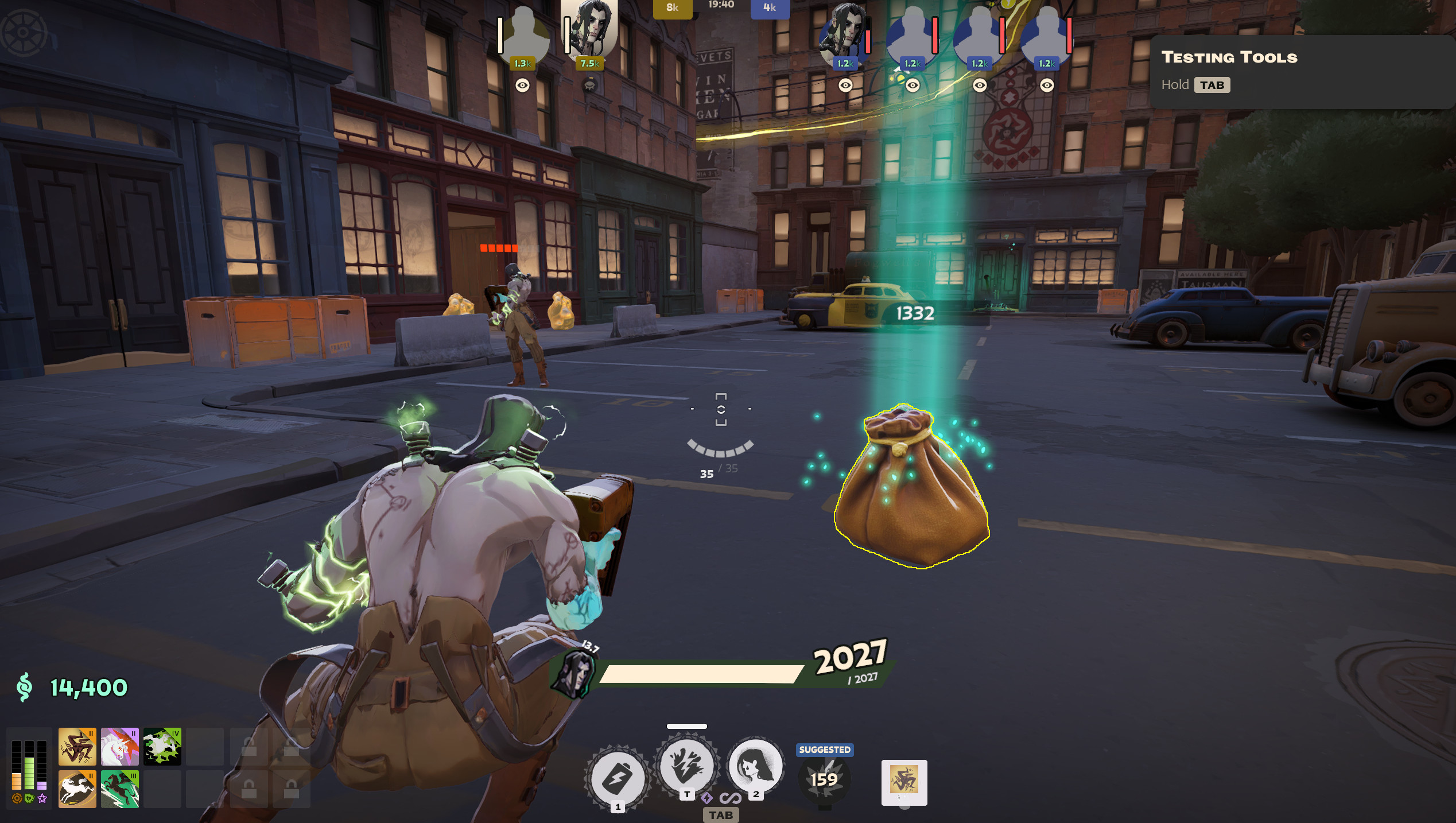Viewport: 1456px width, 823px height.
Task: Click the Hold TAB prompt in Testing Tools
Action: (x=1197, y=84)
